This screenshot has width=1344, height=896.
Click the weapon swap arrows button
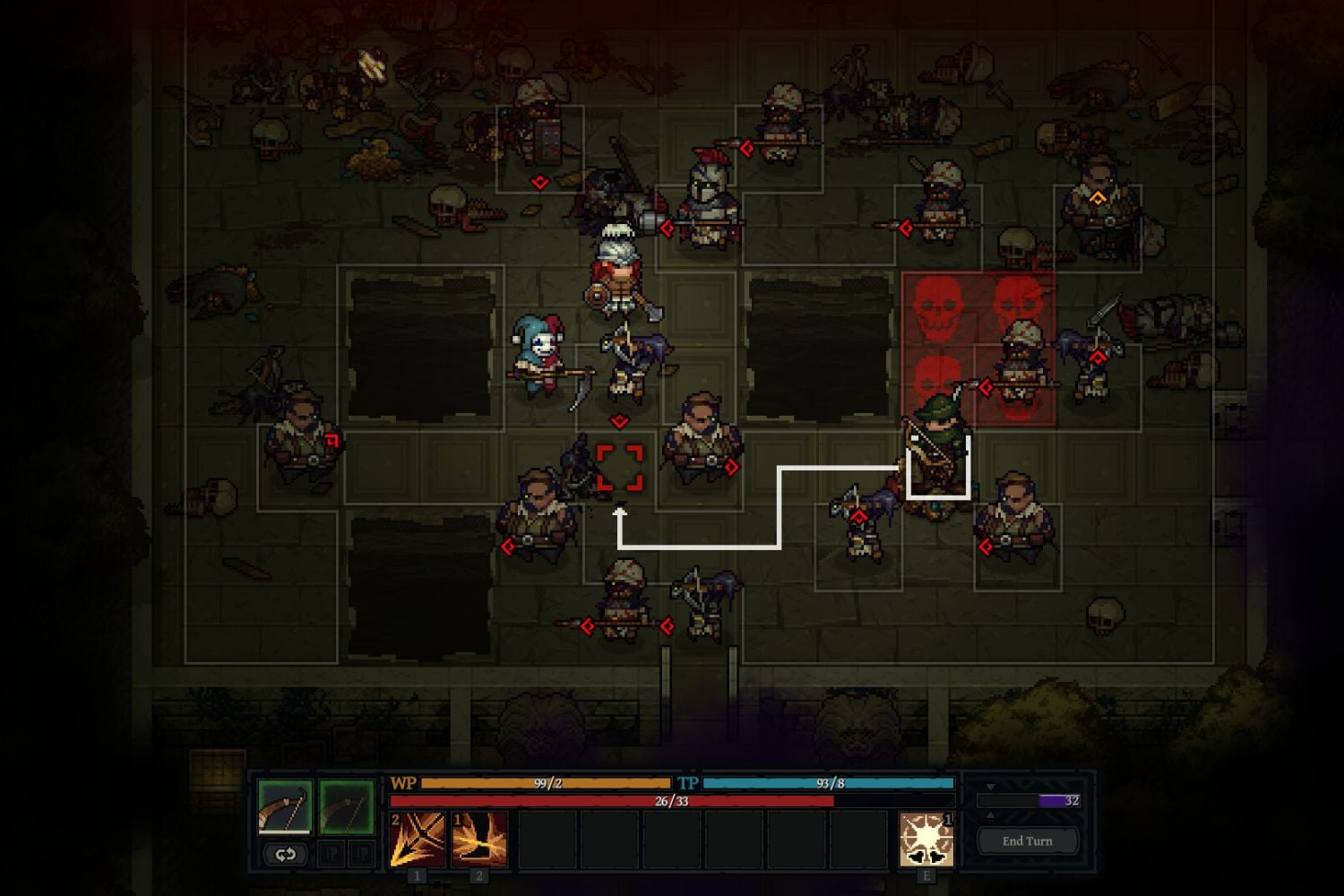285,854
